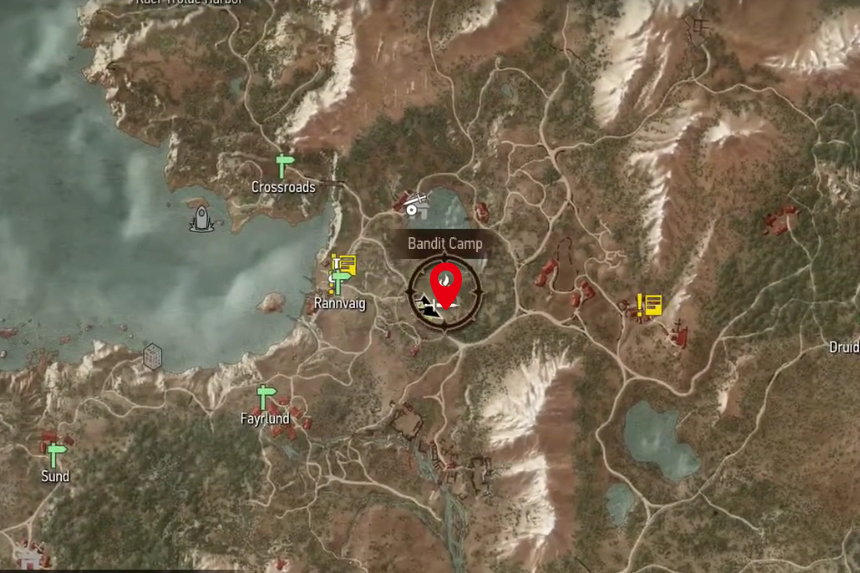Click the Rannvaig fast travel signpost

pyautogui.click(x=340, y=280)
